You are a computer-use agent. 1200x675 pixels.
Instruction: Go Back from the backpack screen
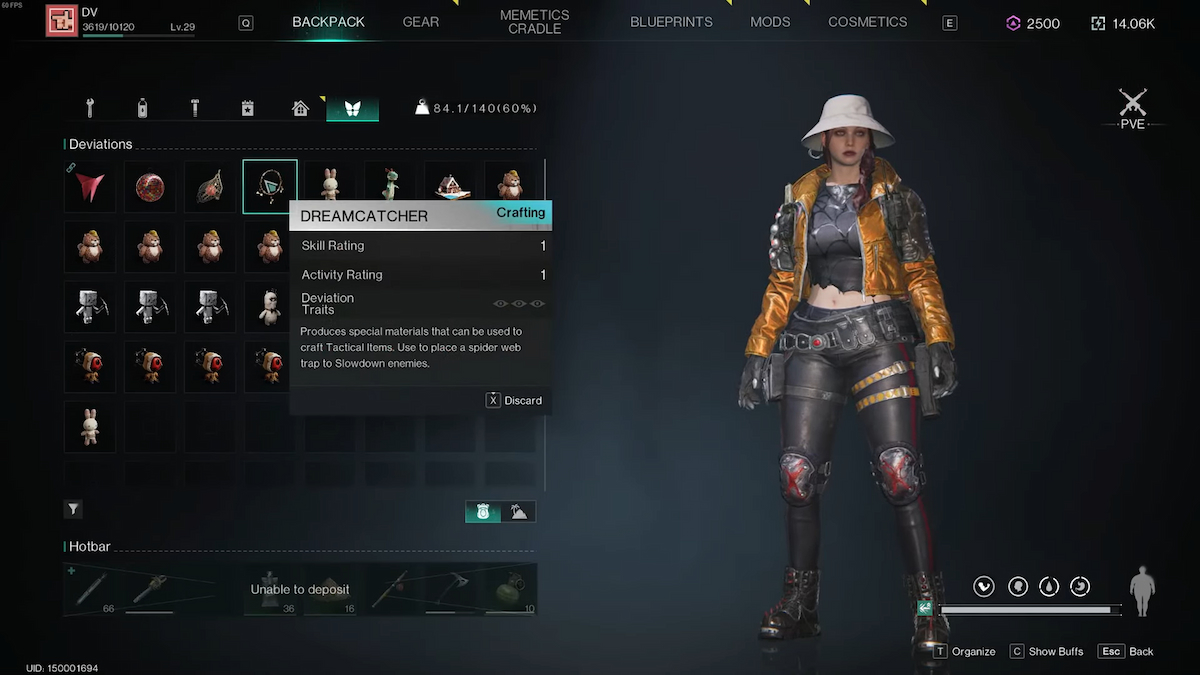click(x=1126, y=651)
